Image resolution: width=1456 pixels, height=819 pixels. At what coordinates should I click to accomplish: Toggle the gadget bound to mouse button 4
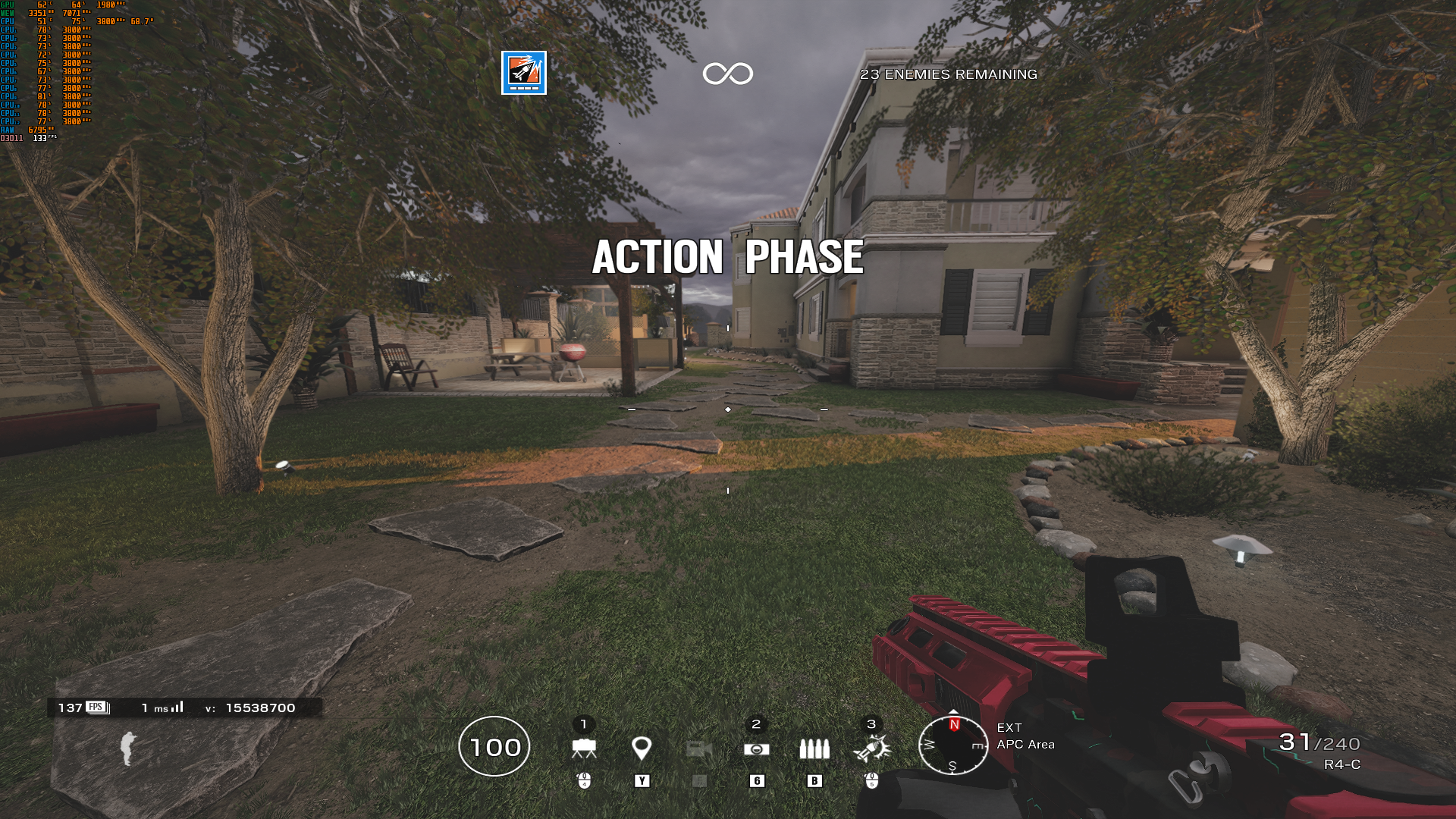coord(582,780)
